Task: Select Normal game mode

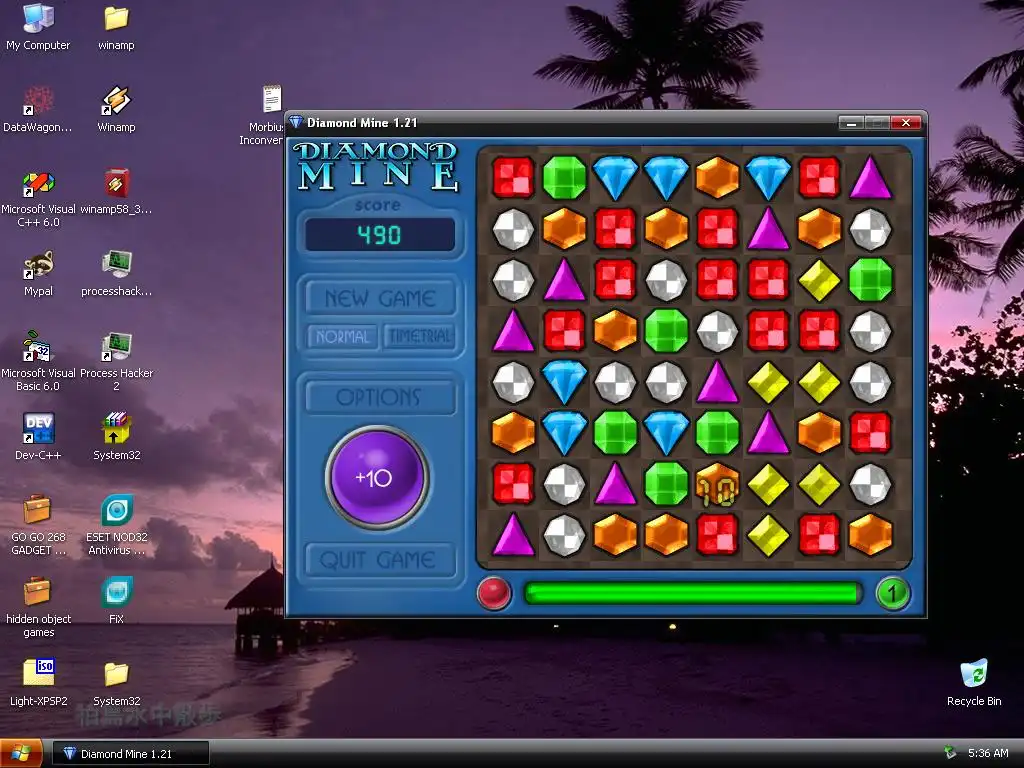Action: [343, 336]
